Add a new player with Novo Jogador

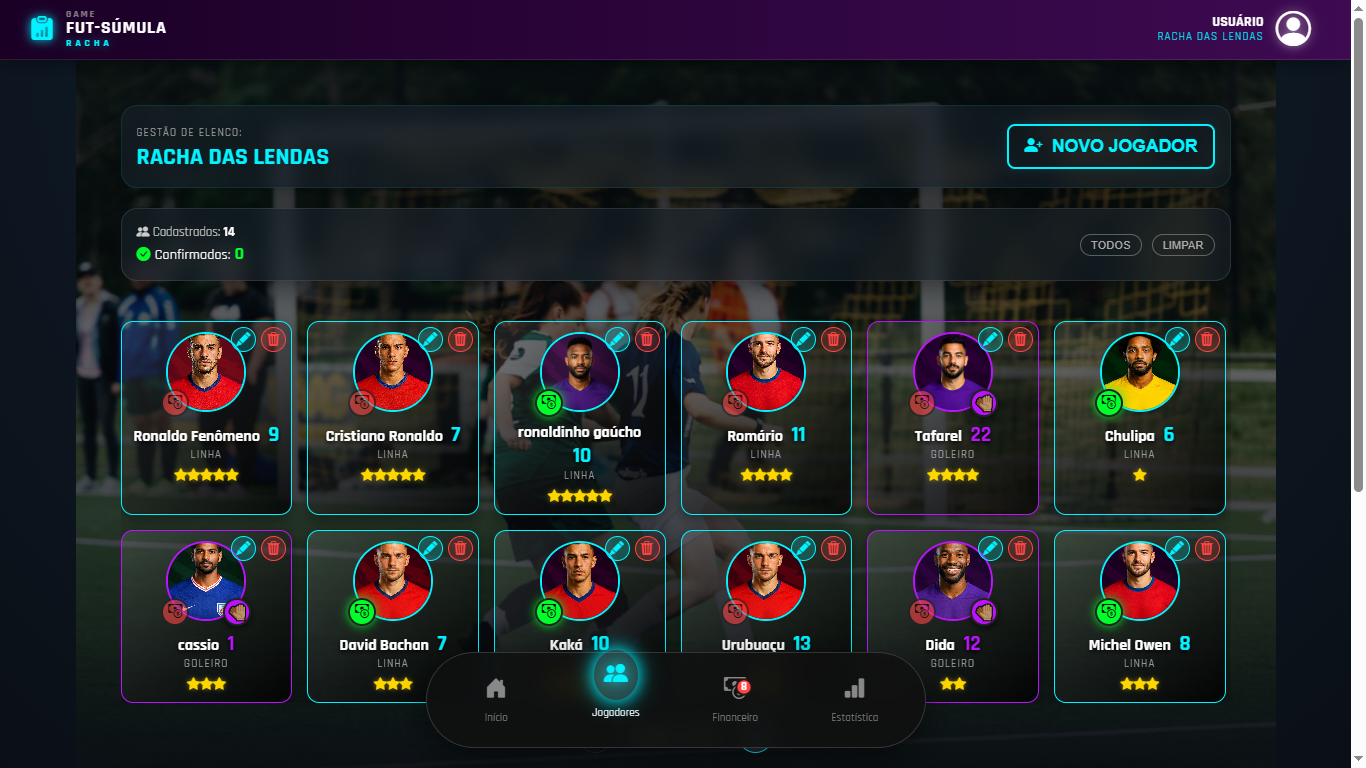pos(1110,146)
